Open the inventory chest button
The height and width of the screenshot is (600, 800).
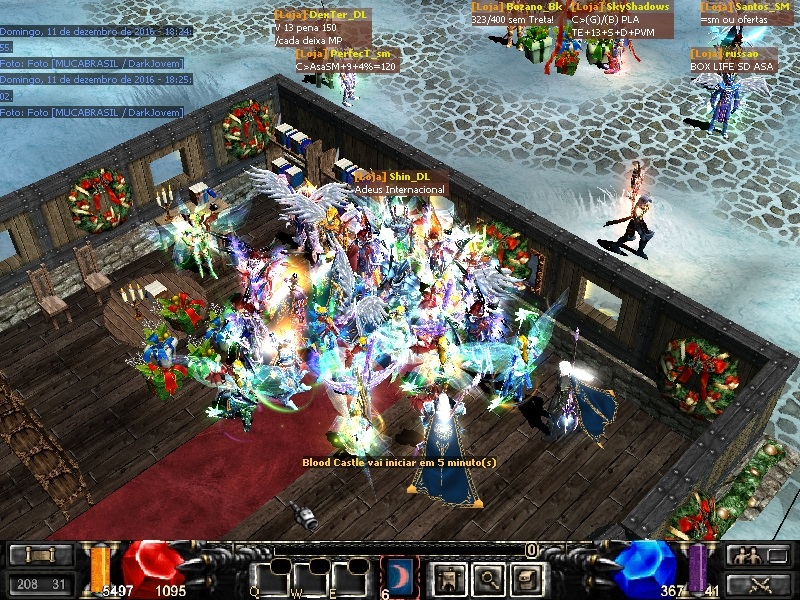pos(526,577)
